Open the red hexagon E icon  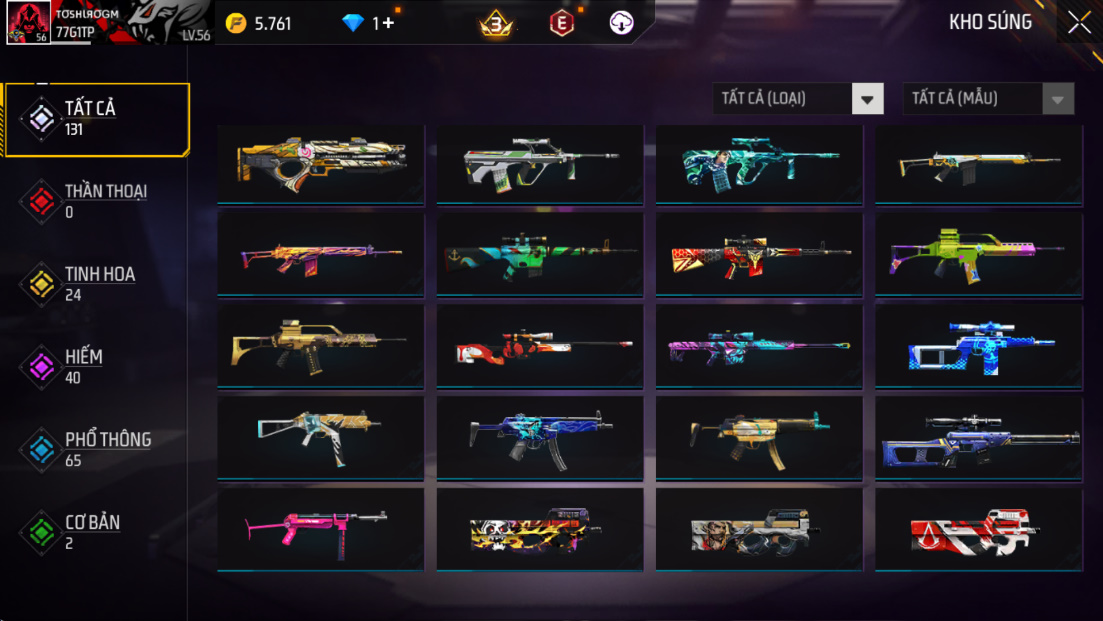pos(562,23)
